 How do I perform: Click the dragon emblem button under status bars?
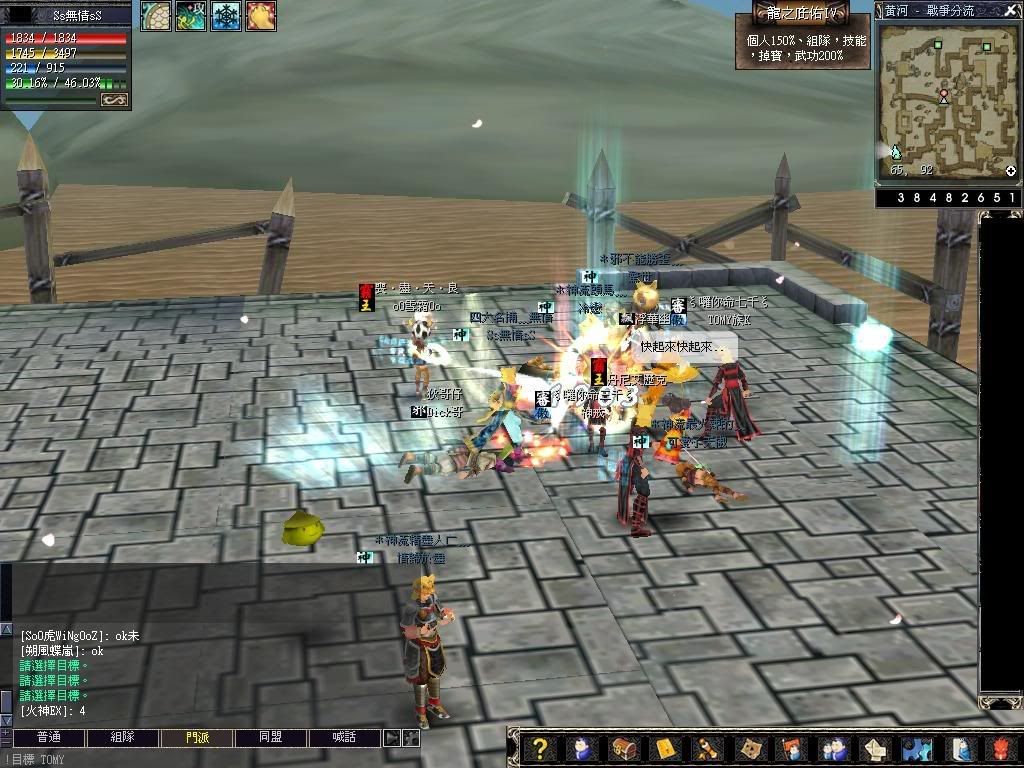114,100
